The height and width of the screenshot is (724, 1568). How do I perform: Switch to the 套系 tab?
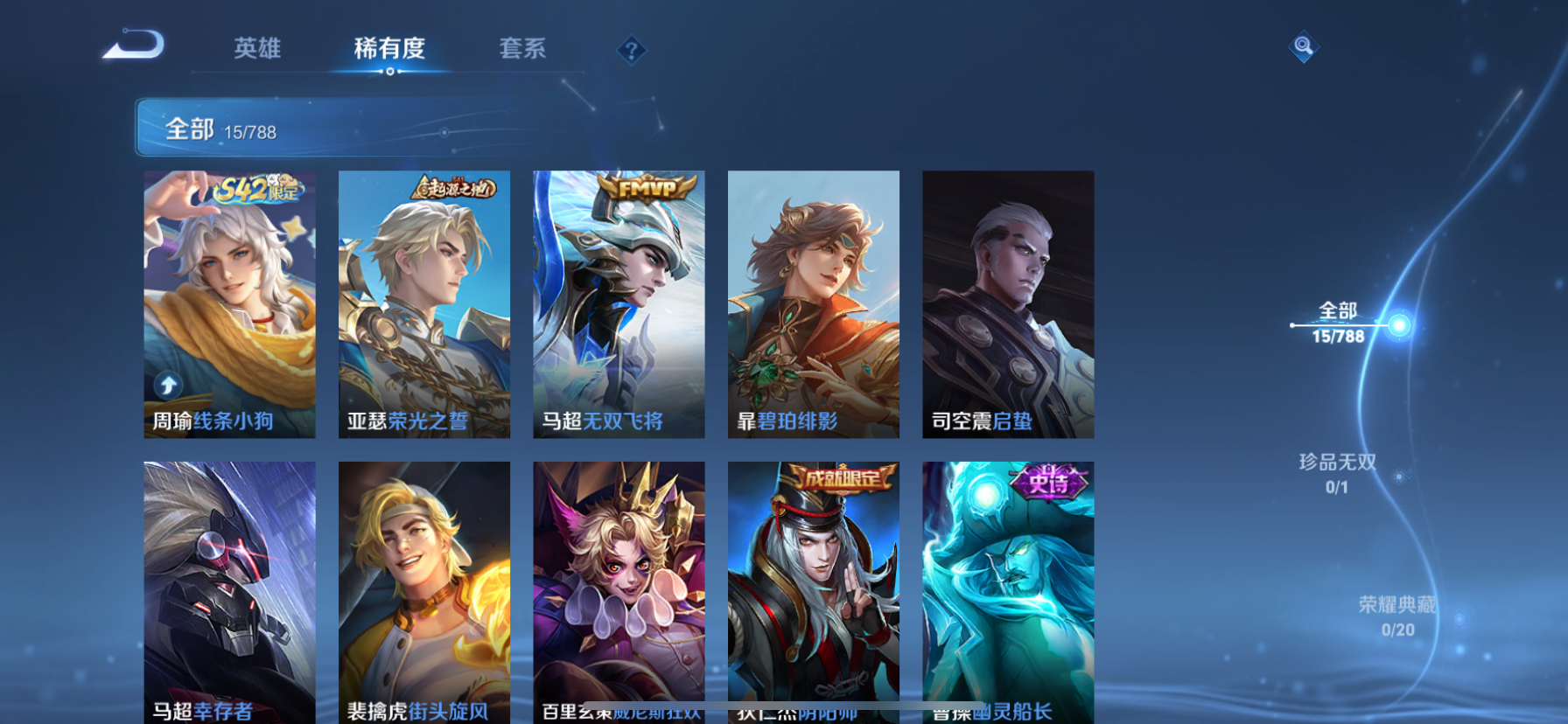coord(522,50)
